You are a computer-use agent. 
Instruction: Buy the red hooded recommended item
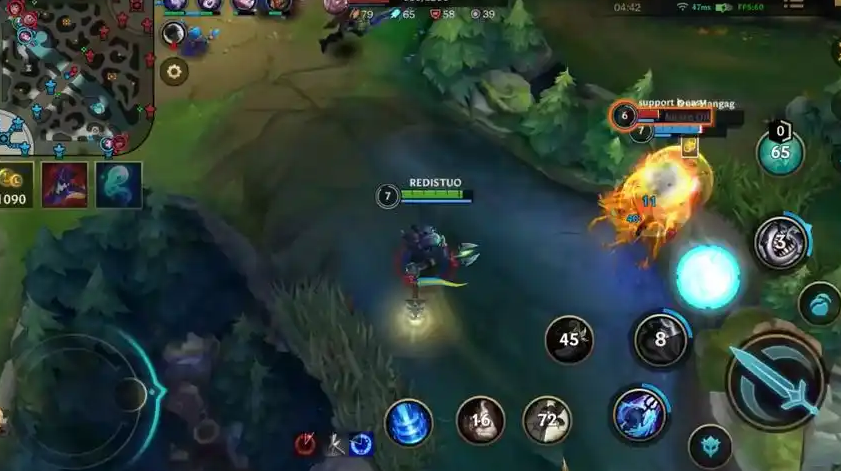point(64,185)
